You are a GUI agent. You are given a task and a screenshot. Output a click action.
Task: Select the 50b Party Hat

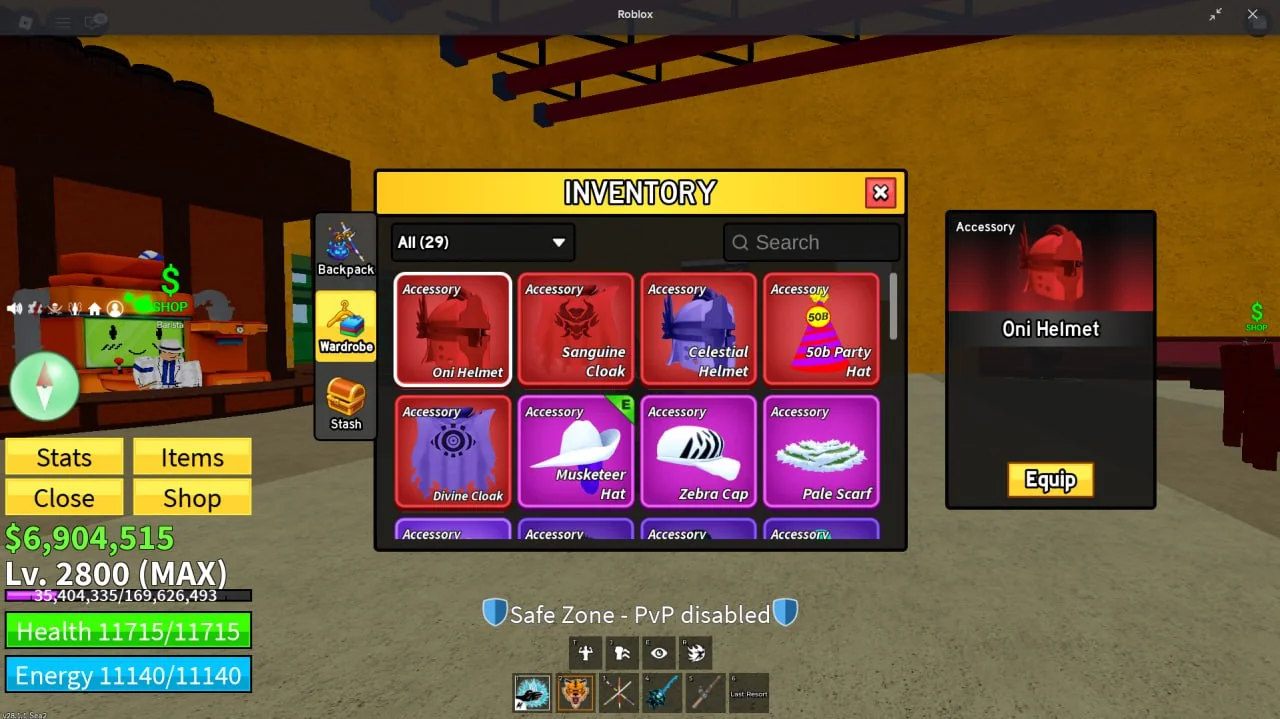(821, 329)
